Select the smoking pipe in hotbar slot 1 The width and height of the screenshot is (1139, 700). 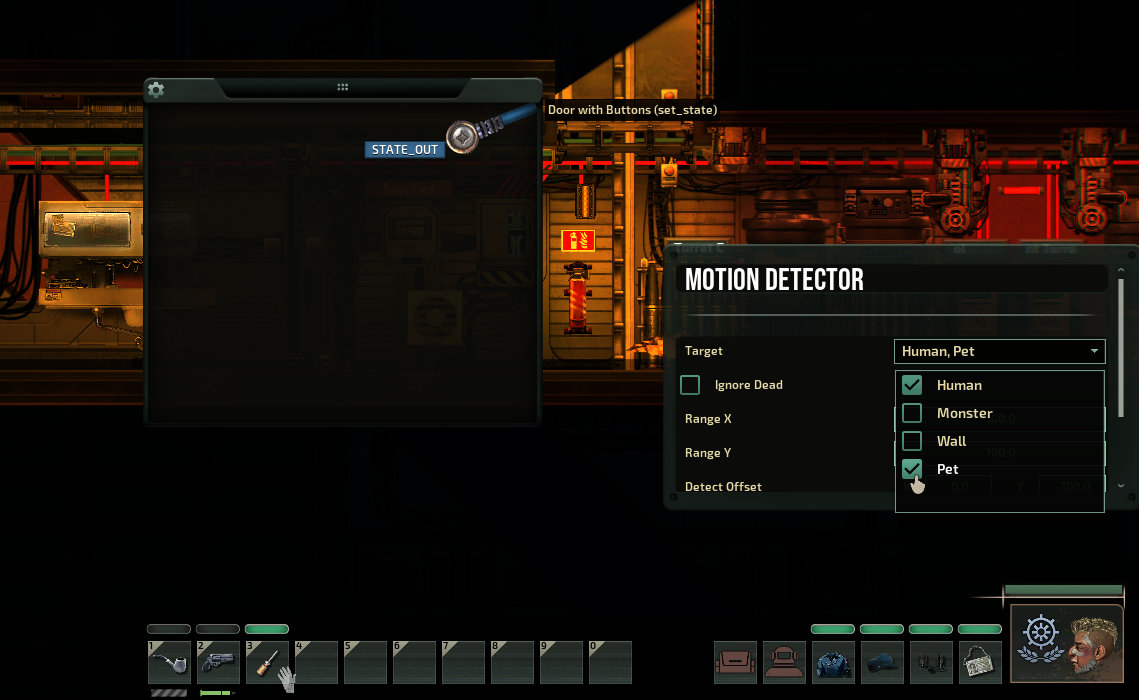[169, 662]
